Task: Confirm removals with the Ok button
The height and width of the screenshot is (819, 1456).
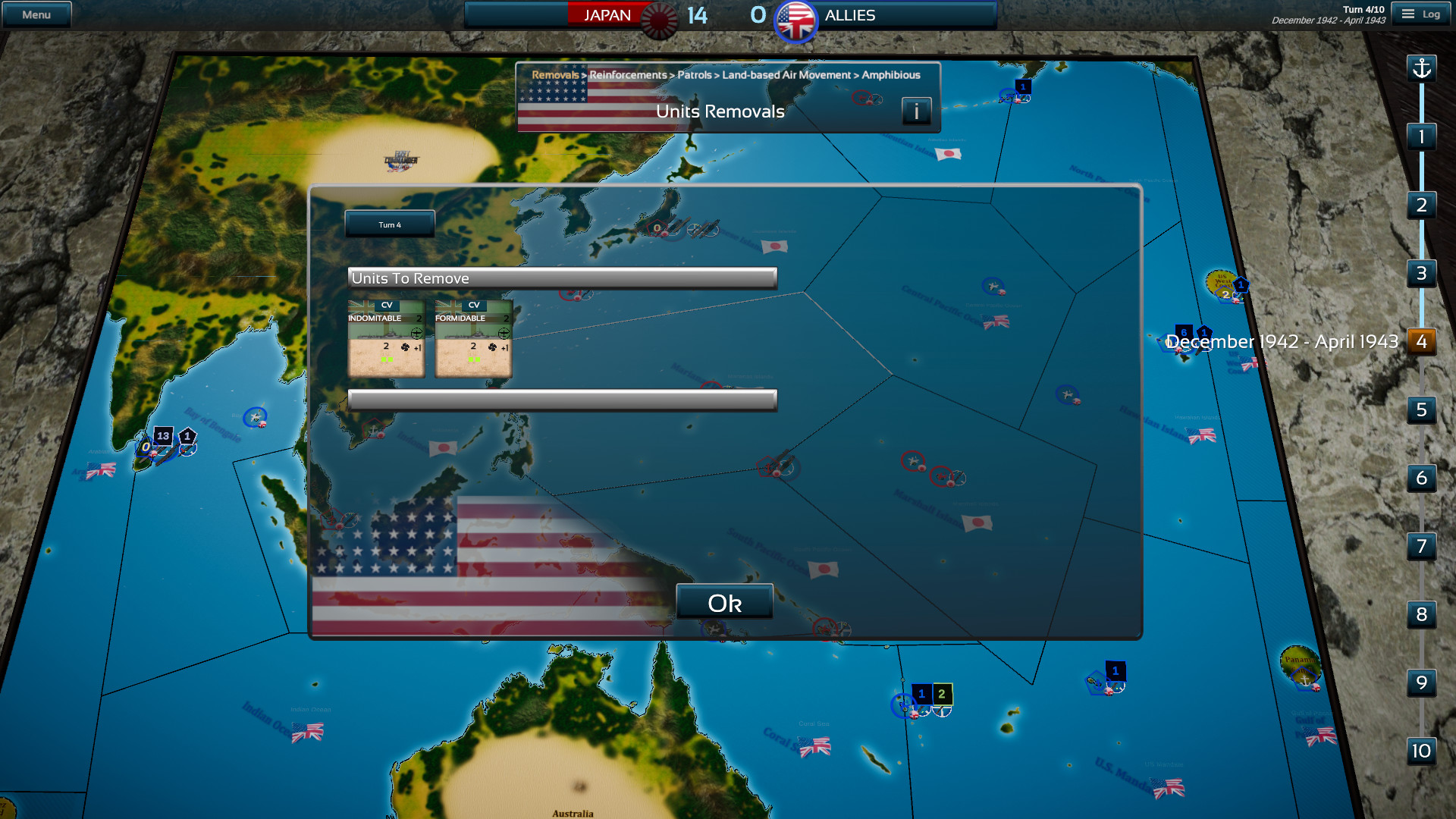Action: point(725,602)
